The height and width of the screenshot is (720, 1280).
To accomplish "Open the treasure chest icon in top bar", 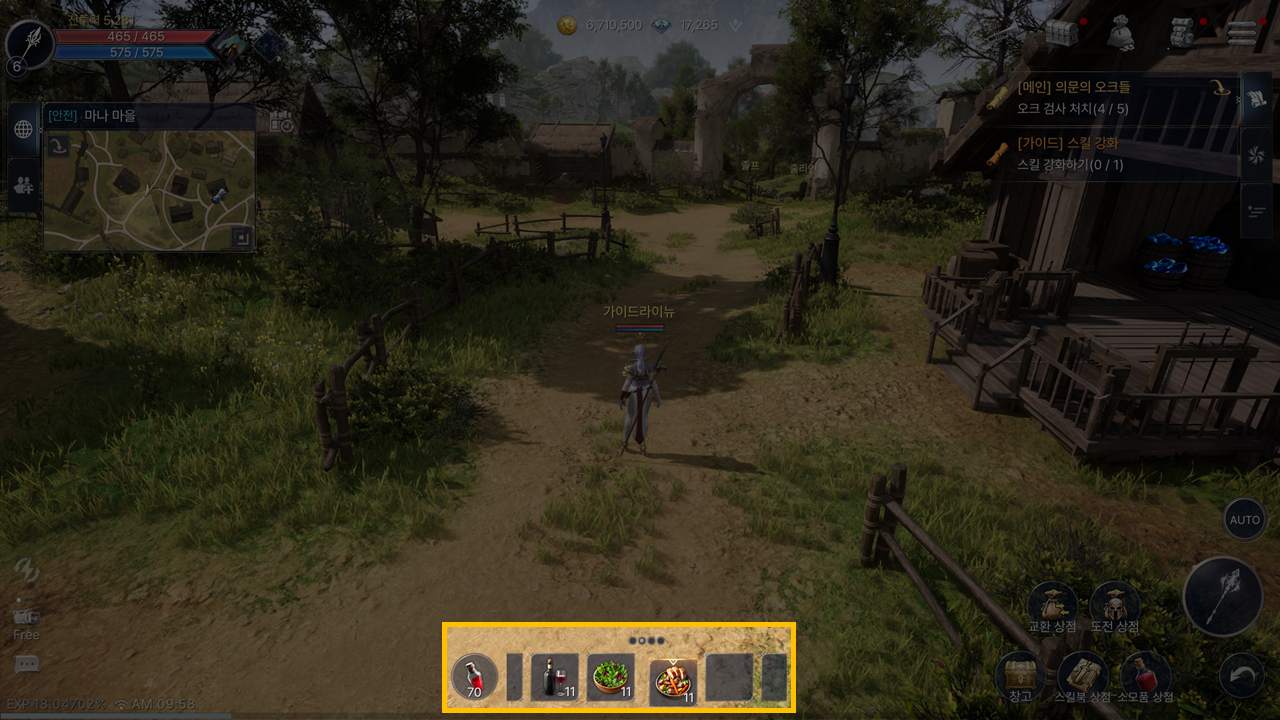I will click(1061, 33).
